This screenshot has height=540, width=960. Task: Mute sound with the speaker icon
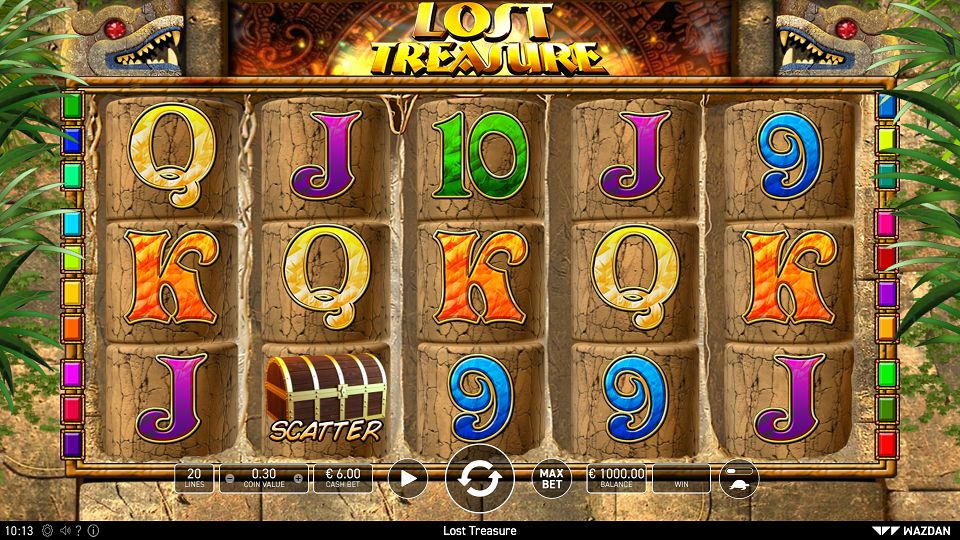(x=64, y=530)
